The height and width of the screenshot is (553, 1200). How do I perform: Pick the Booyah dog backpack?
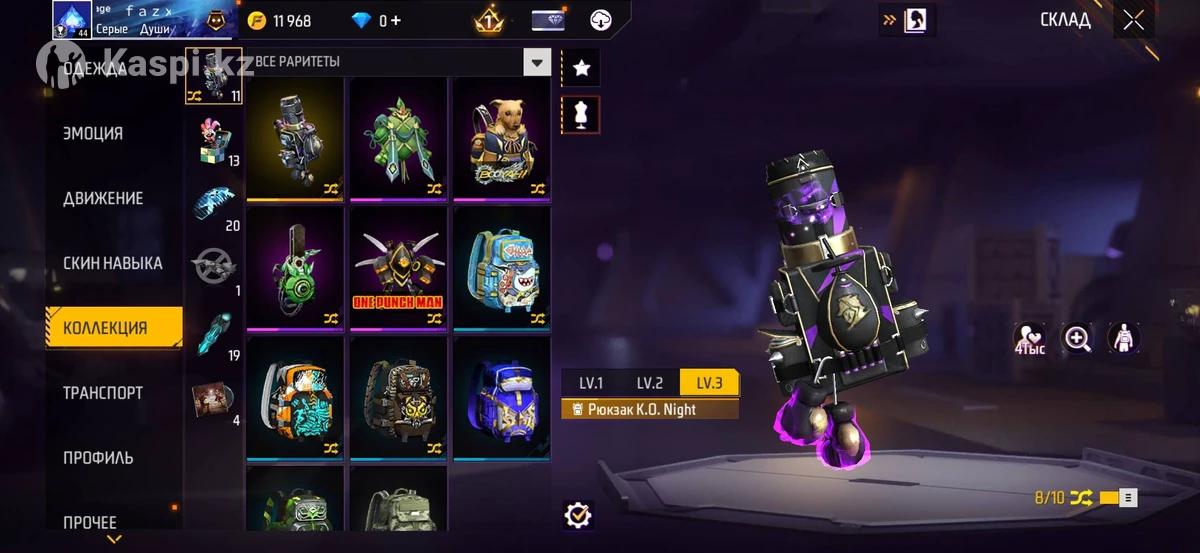click(x=501, y=138)
